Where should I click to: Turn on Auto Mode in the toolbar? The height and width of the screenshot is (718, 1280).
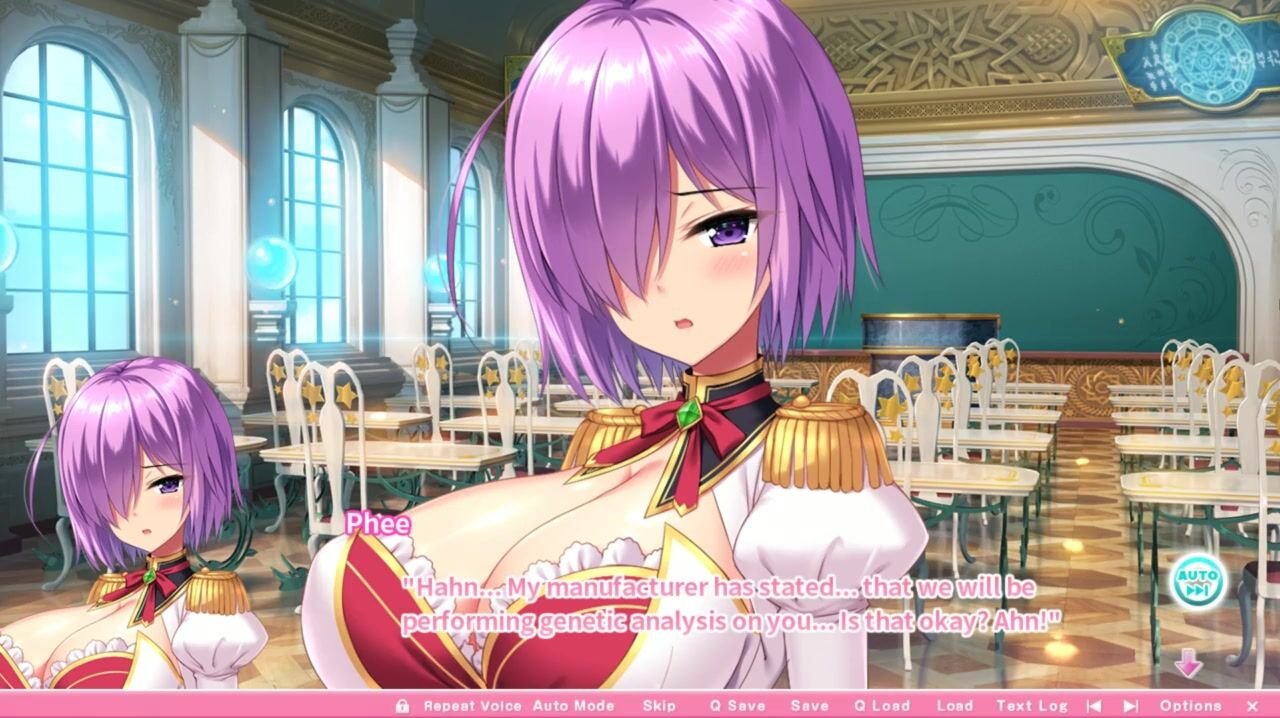(x=573, y=706)
